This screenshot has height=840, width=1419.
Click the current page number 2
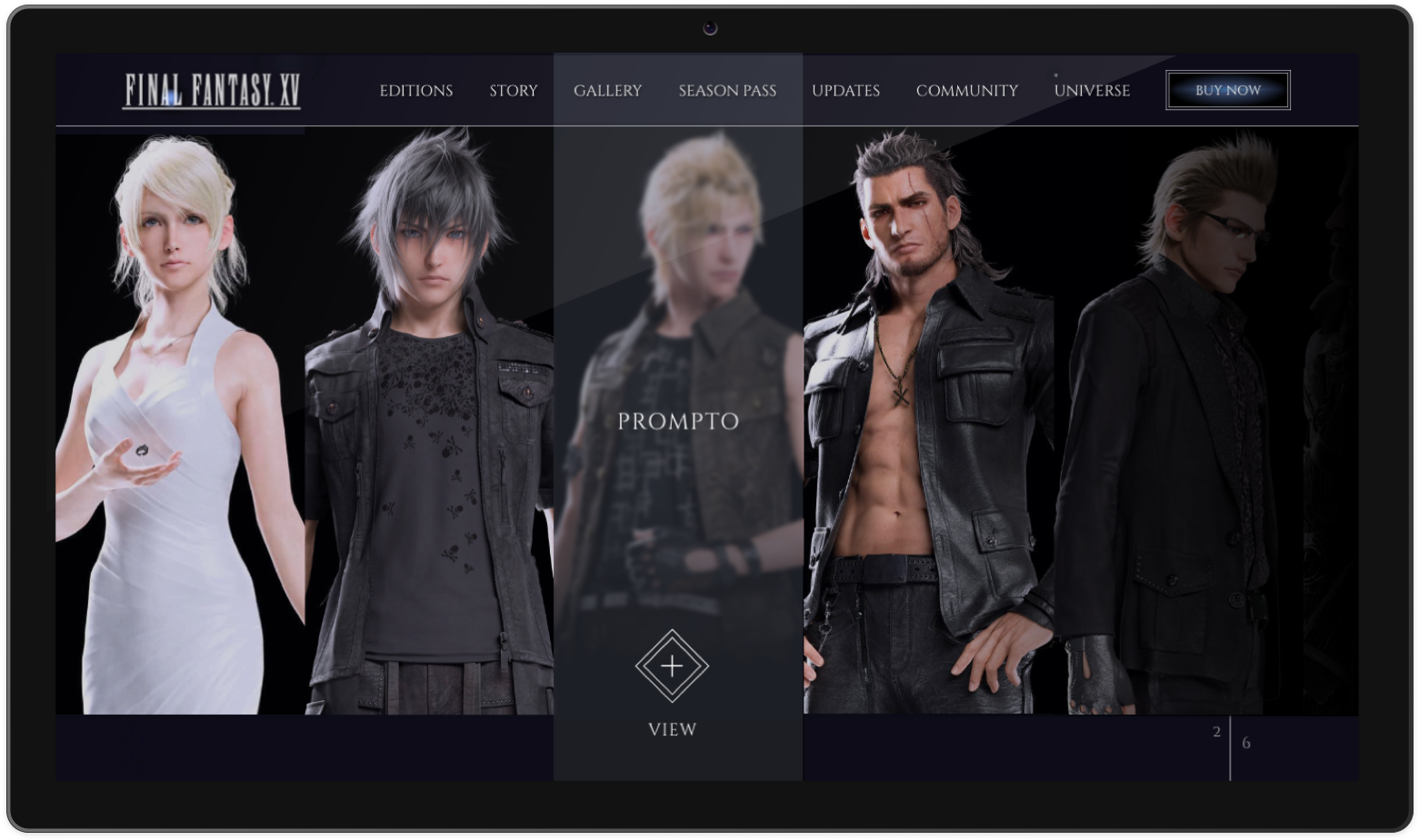[x=1216, y=731]
